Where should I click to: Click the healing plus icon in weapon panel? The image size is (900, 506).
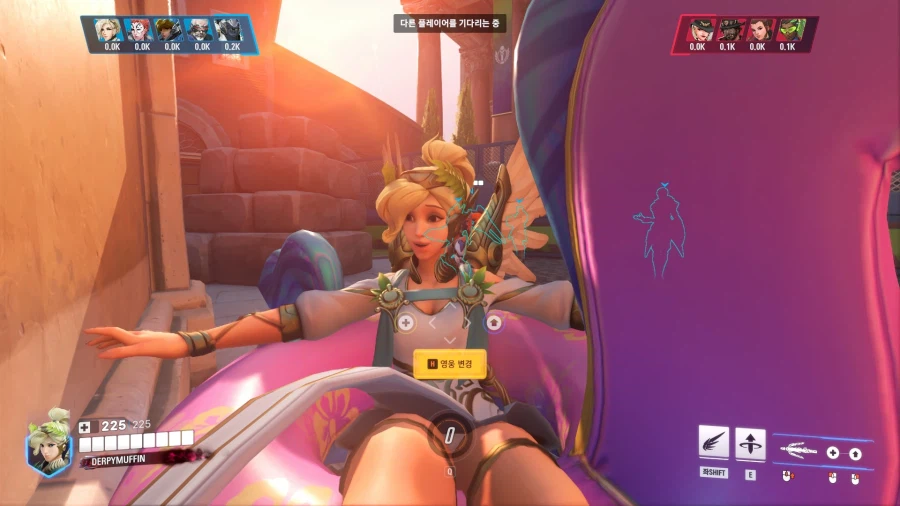pos(832,453)
